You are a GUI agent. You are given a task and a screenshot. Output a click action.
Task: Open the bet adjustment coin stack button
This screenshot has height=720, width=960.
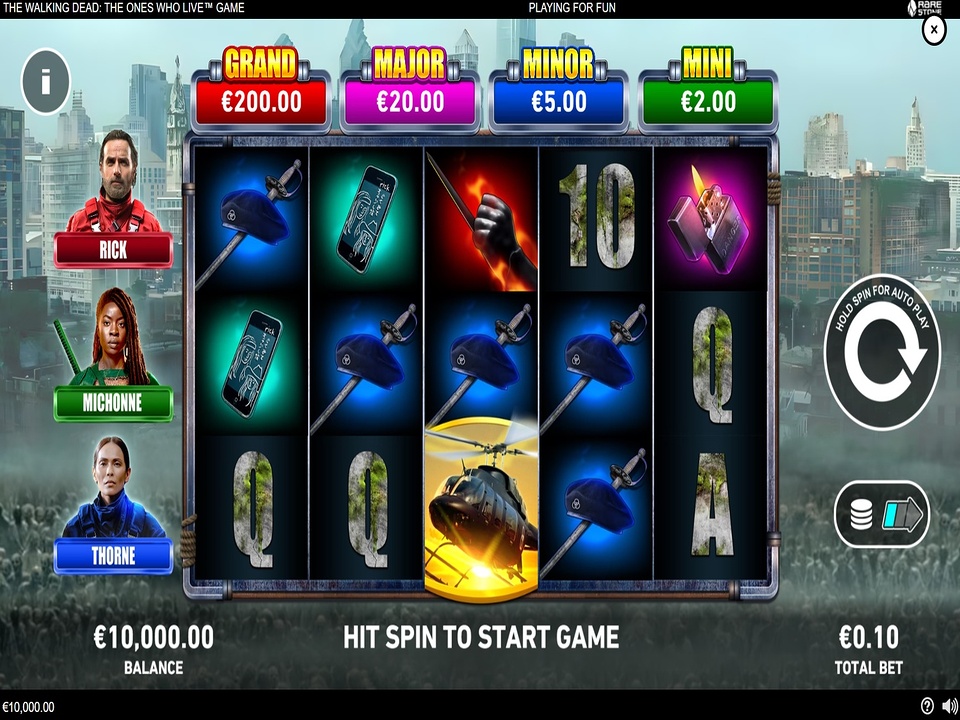881,515
